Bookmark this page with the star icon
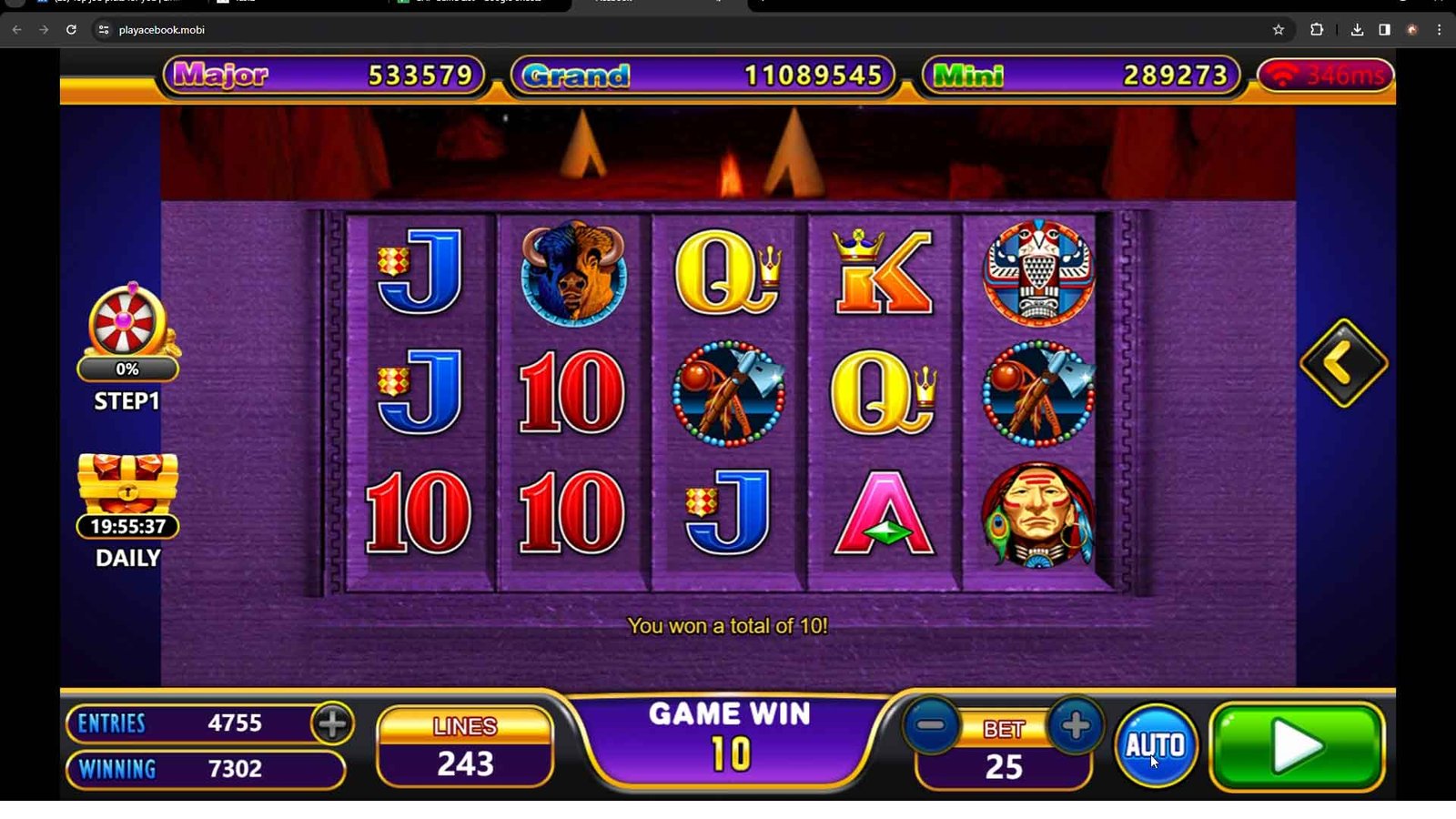The image size is (1456, 819). pyautogui.click(x=1278, y=30)
